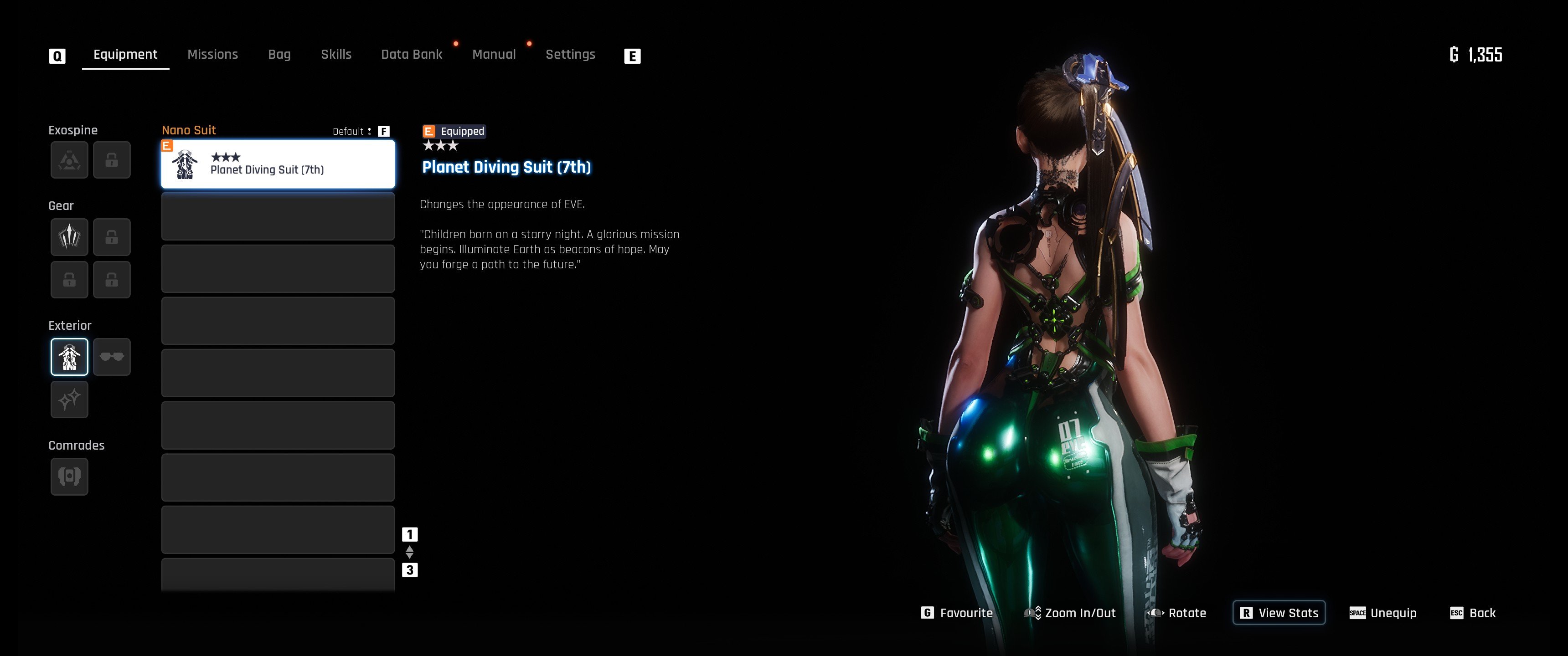Select the unlocked Exospine slot
The width and height of the screenshot is (1568, 656).
click(x=69, y=160)
